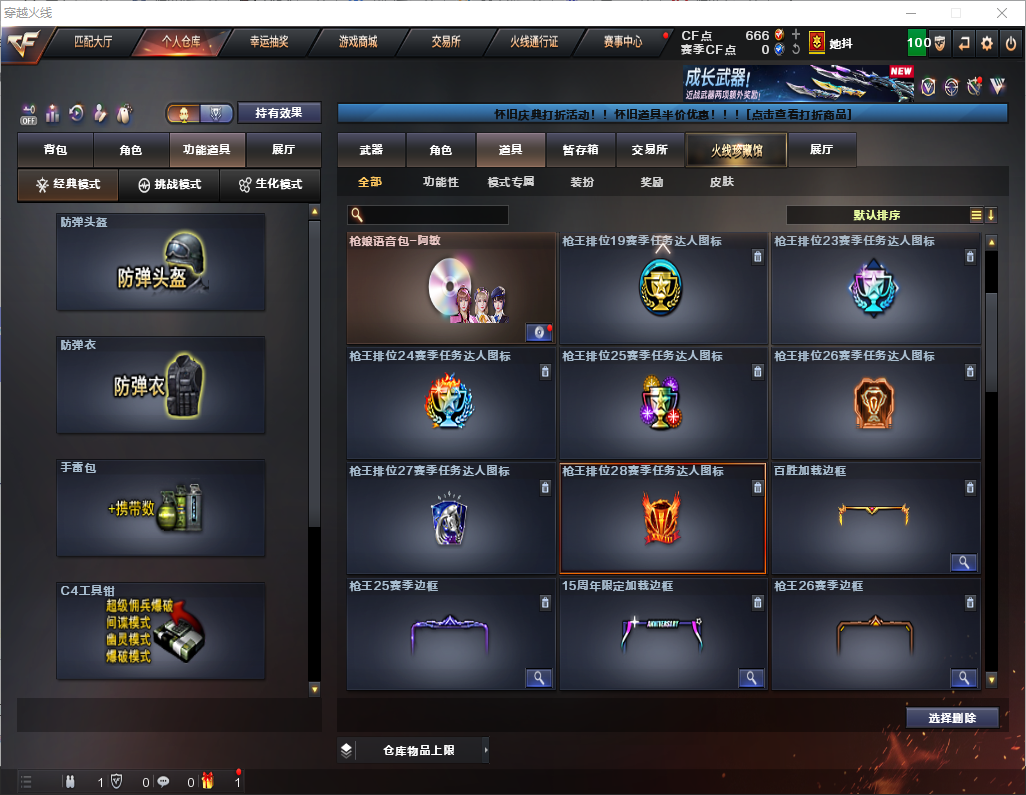
Task: Click the item search input field
Action: 434,215
